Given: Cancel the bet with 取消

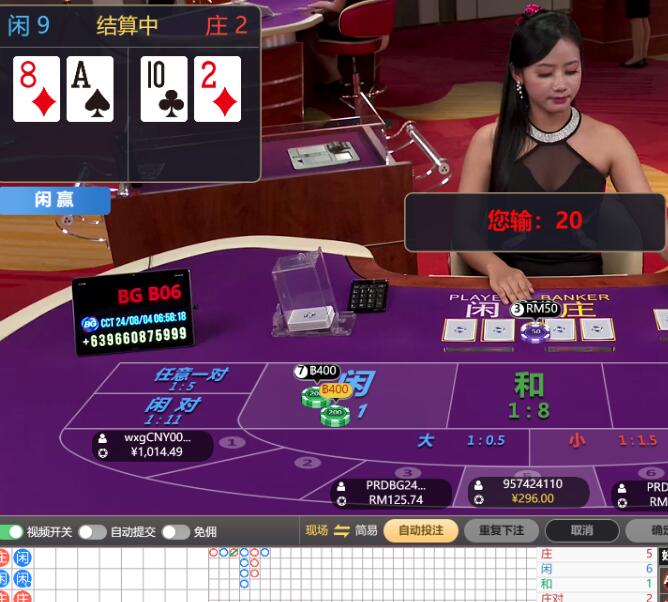Looking at the screenshot, I should pos(582,531).
